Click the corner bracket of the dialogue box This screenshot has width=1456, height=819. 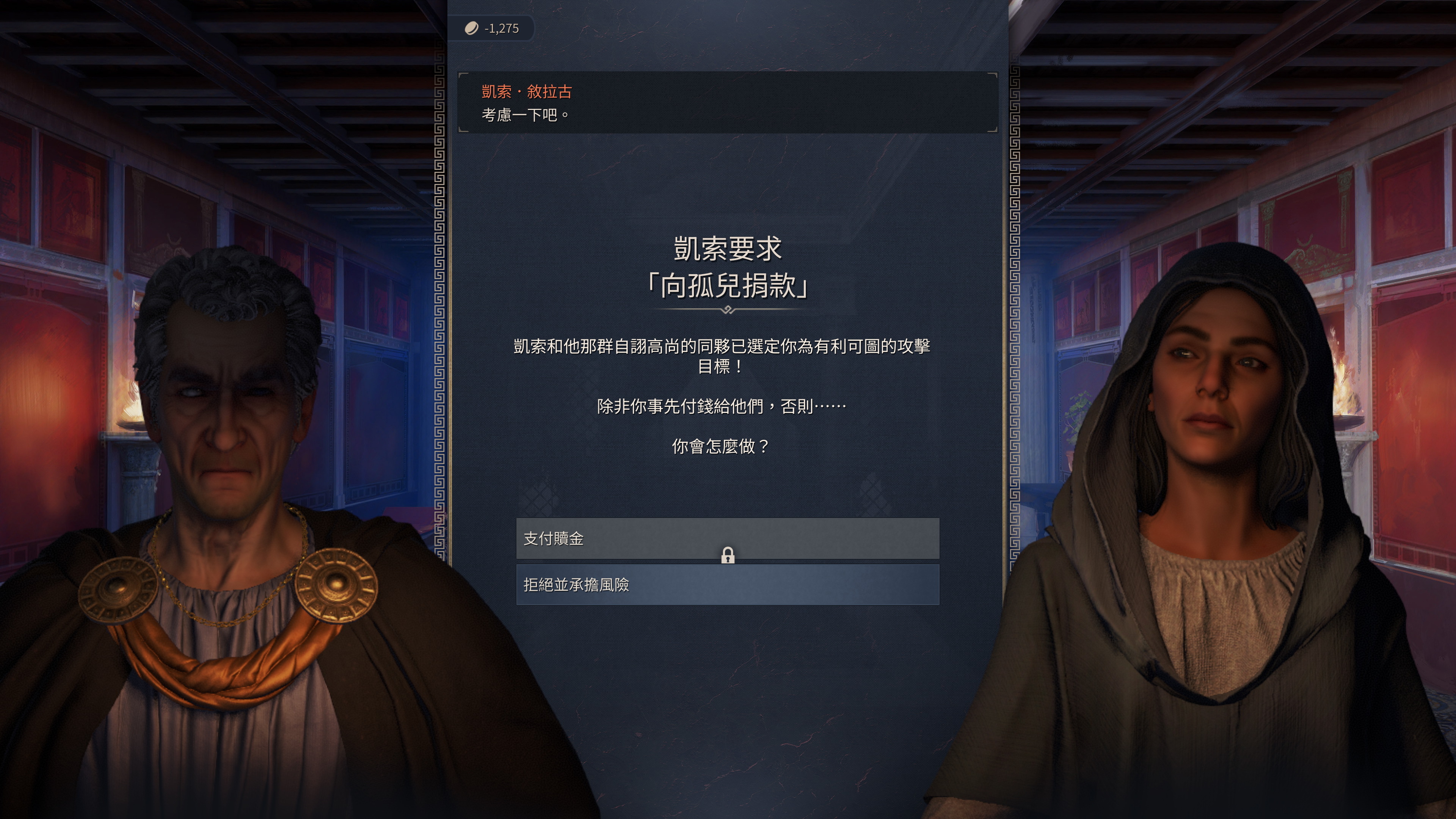pyautogui.click(x=462, y=75)
